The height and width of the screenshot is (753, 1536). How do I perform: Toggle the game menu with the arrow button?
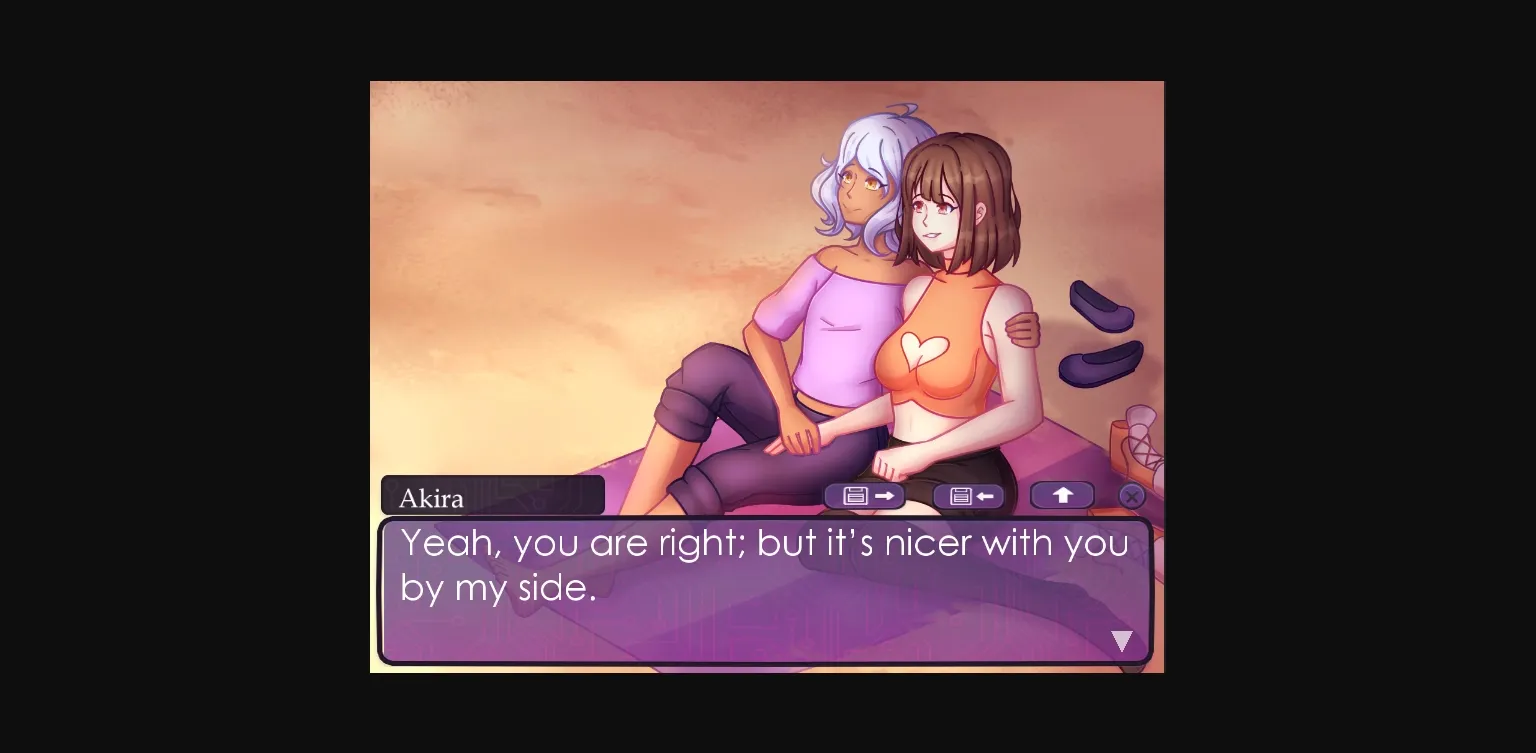click(x=1062, y=494)
